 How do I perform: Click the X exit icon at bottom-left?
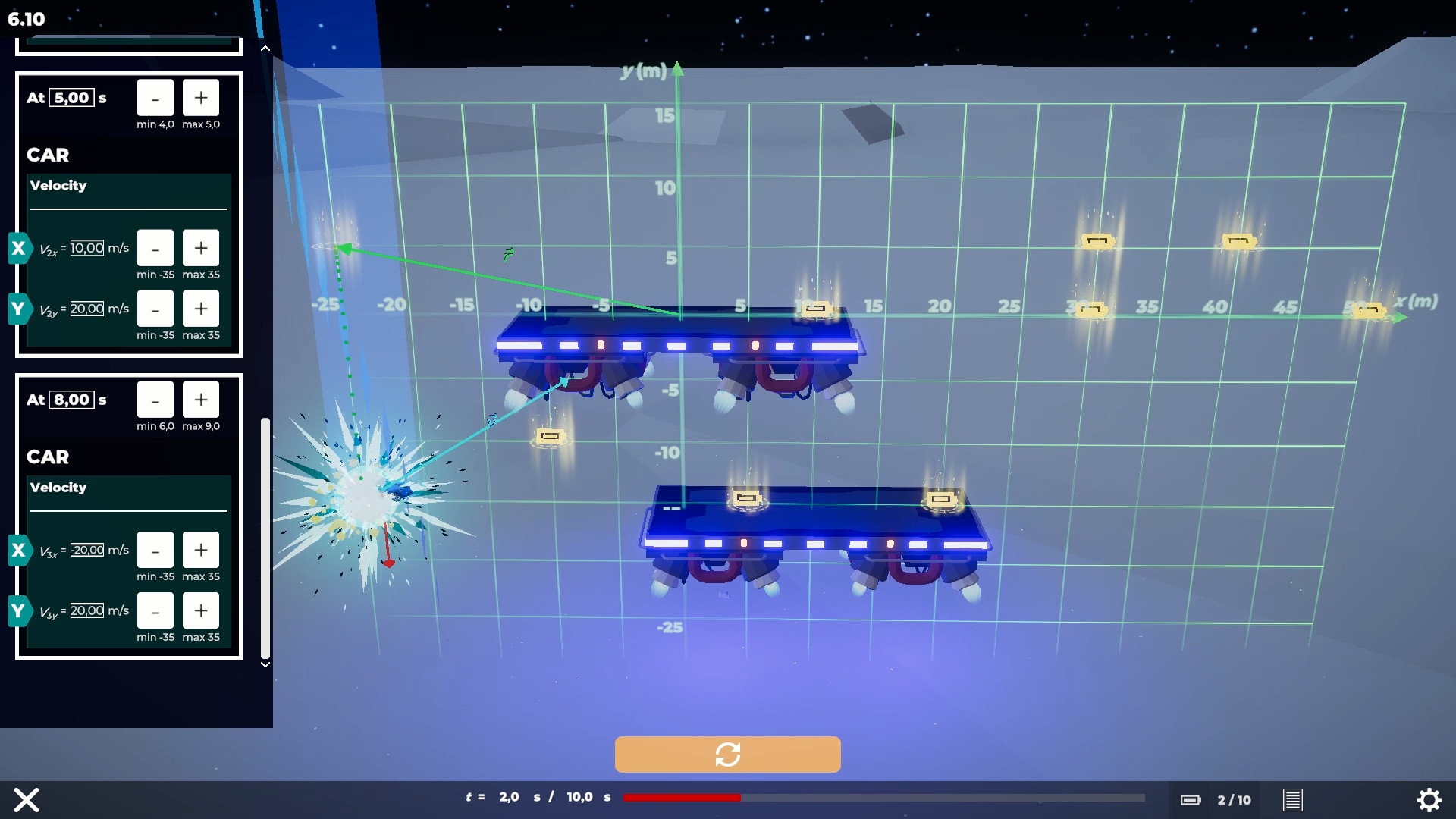[x=27, y=800]
